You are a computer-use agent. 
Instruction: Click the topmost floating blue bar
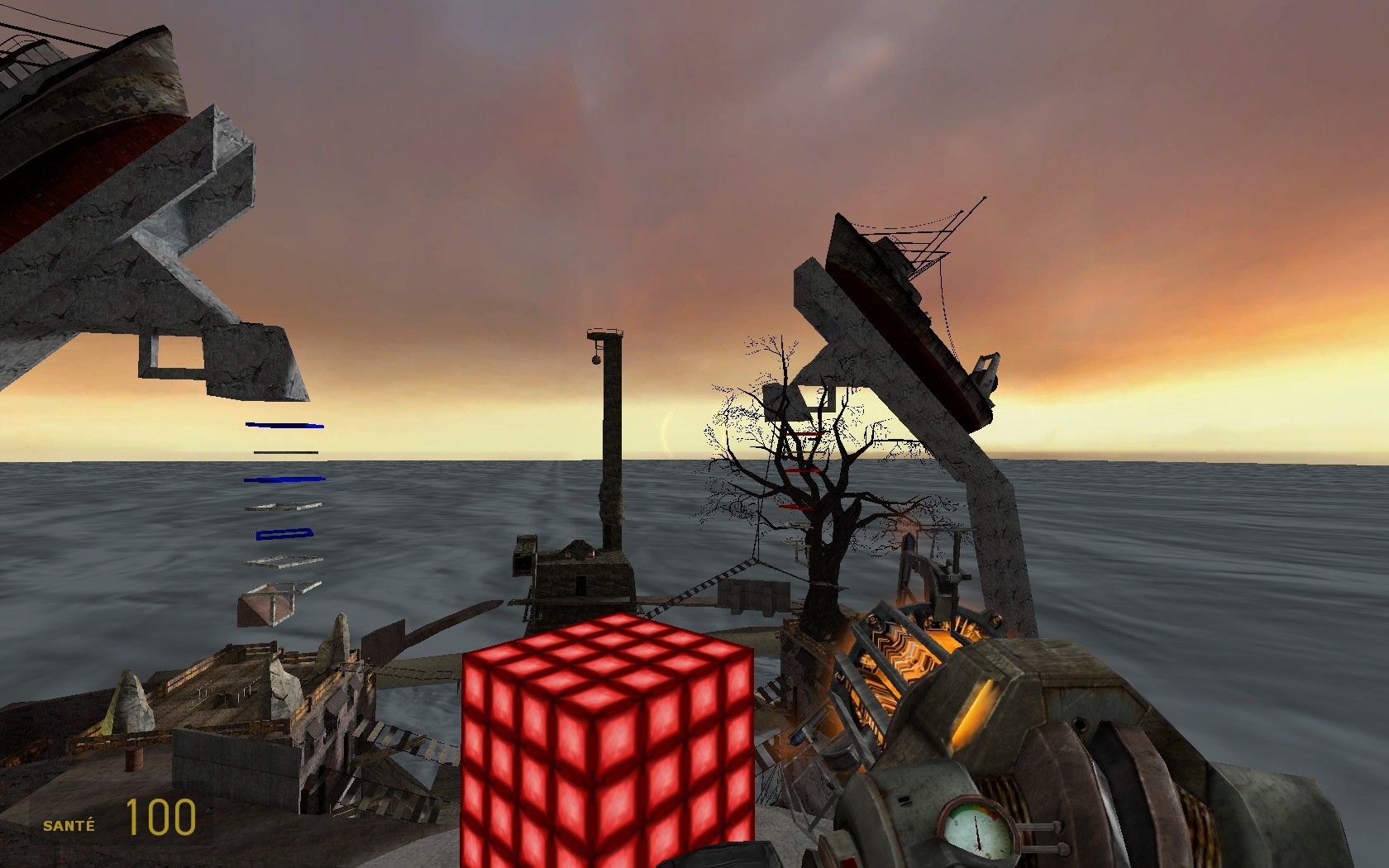(285, 425)
